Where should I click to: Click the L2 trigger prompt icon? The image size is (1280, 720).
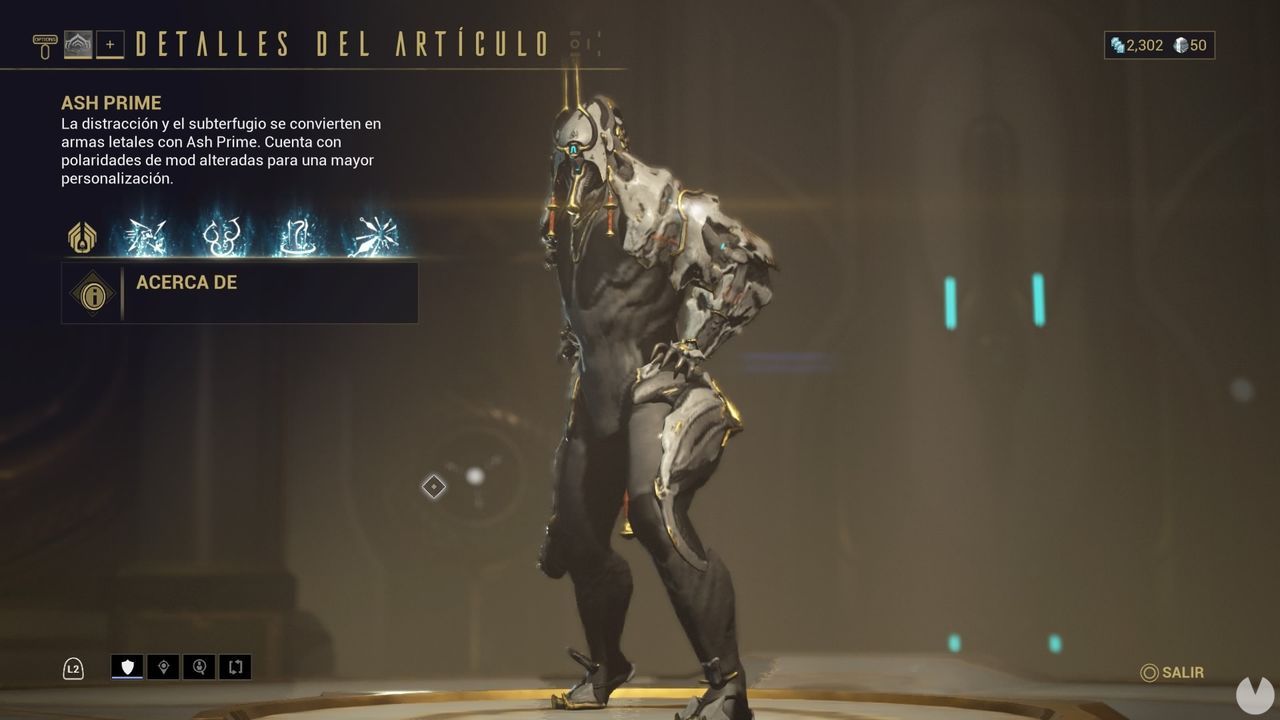click(75, 666)
